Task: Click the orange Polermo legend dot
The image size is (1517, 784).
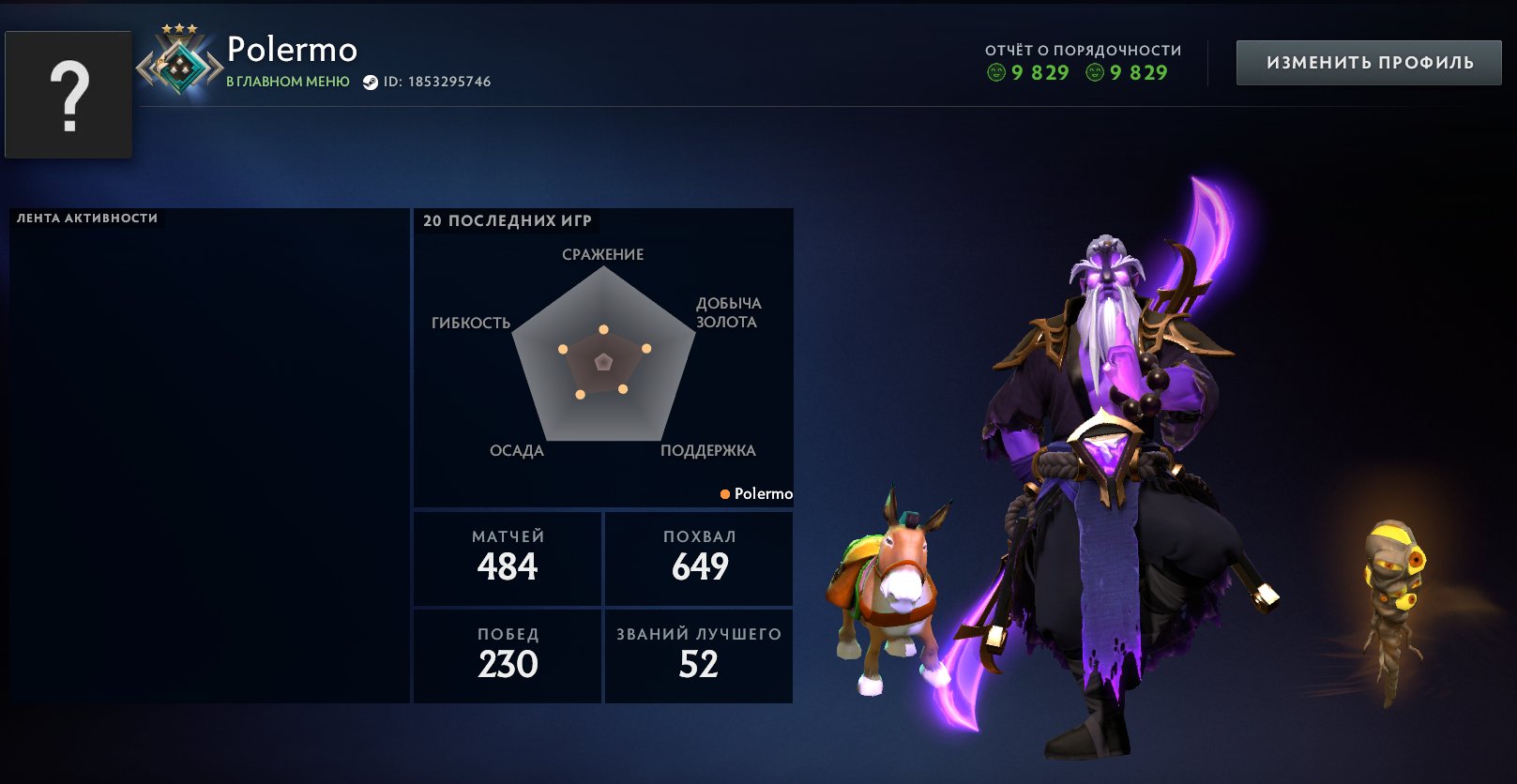Action: point(724,493)
